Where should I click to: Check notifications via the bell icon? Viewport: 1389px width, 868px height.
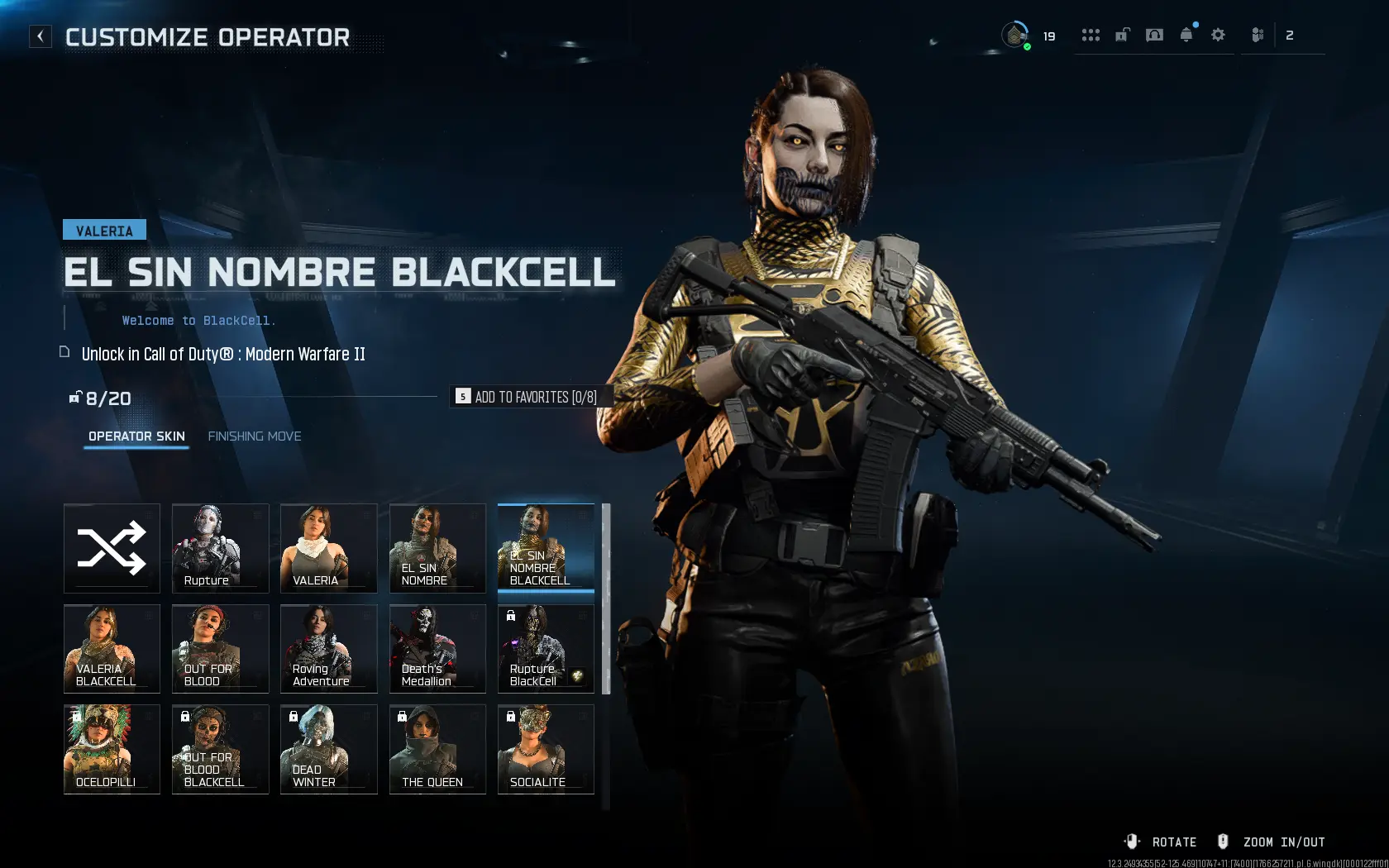point(1186,35)
